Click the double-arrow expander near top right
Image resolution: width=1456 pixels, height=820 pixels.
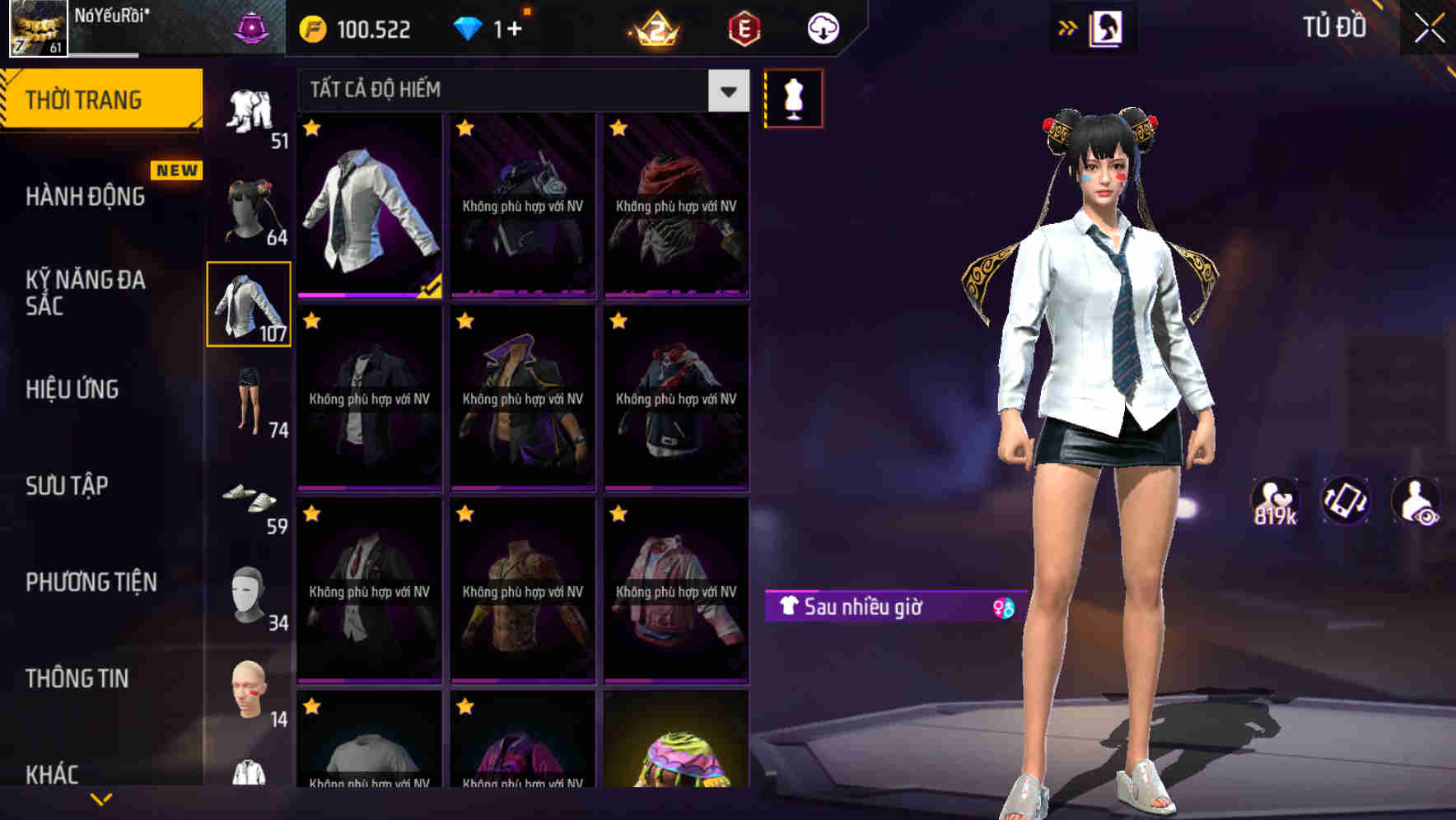1068,26
